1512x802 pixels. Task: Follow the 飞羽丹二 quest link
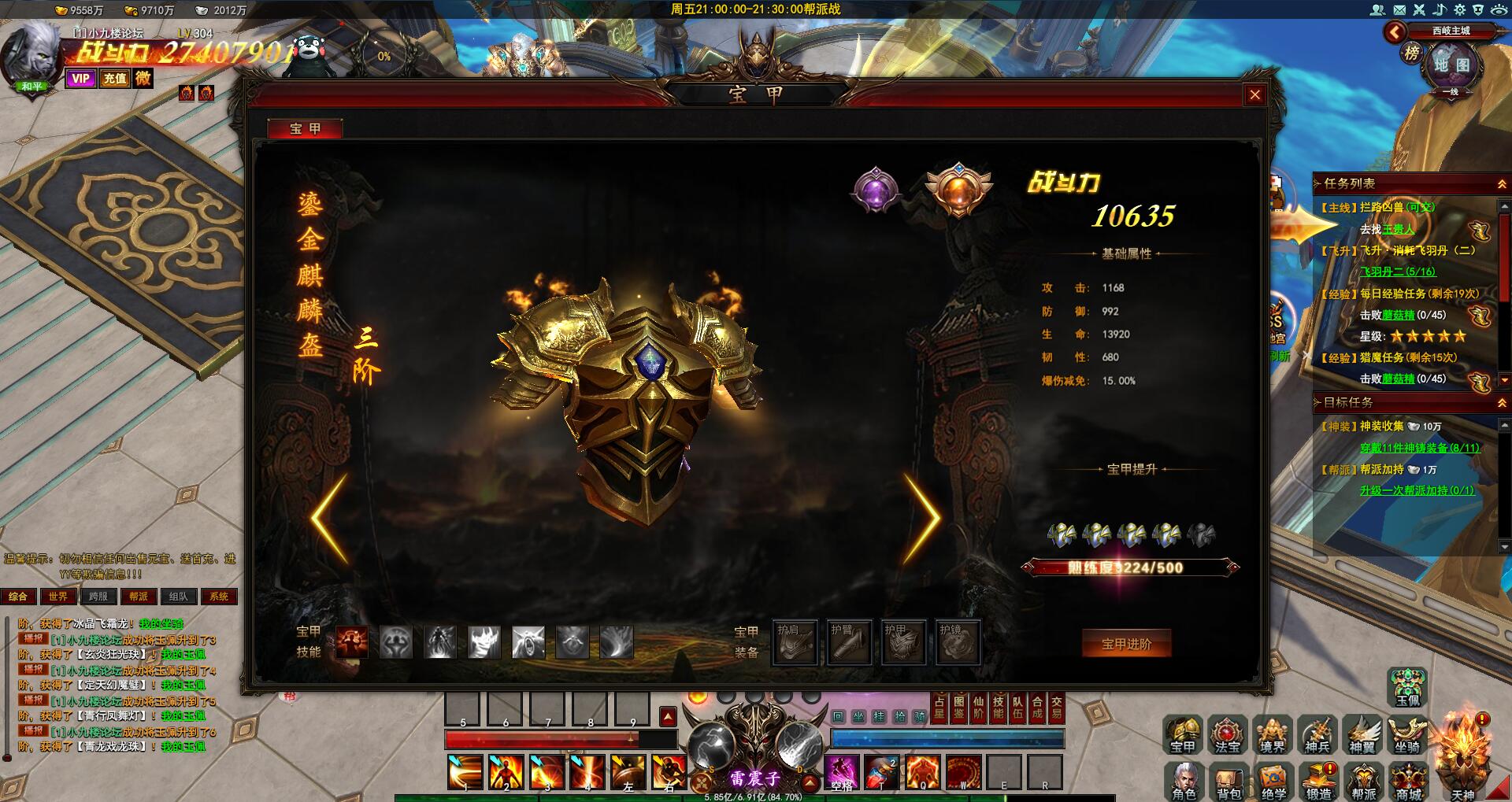tap(1397, 272)
